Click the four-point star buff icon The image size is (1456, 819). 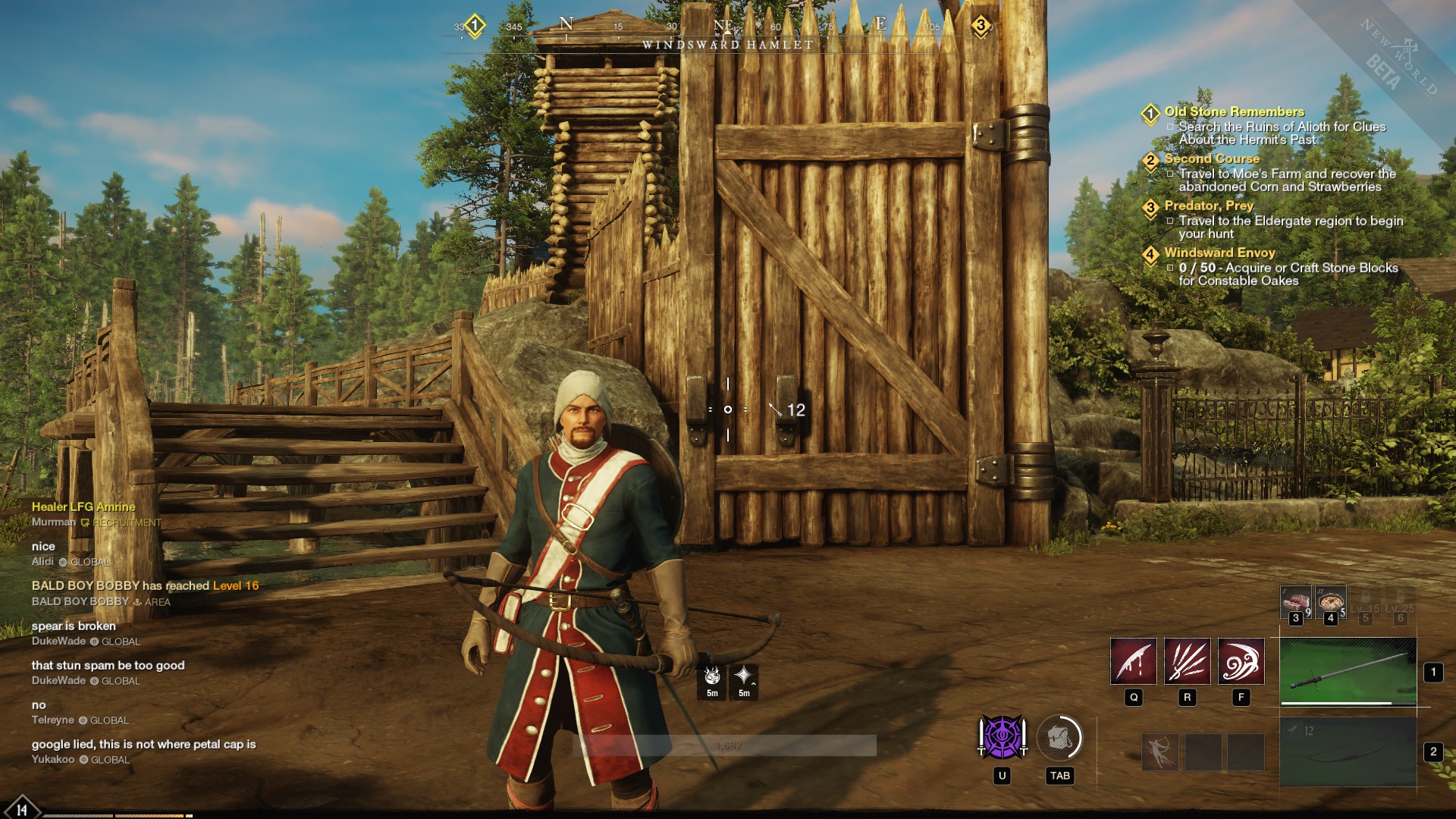[x=744, y=676]
